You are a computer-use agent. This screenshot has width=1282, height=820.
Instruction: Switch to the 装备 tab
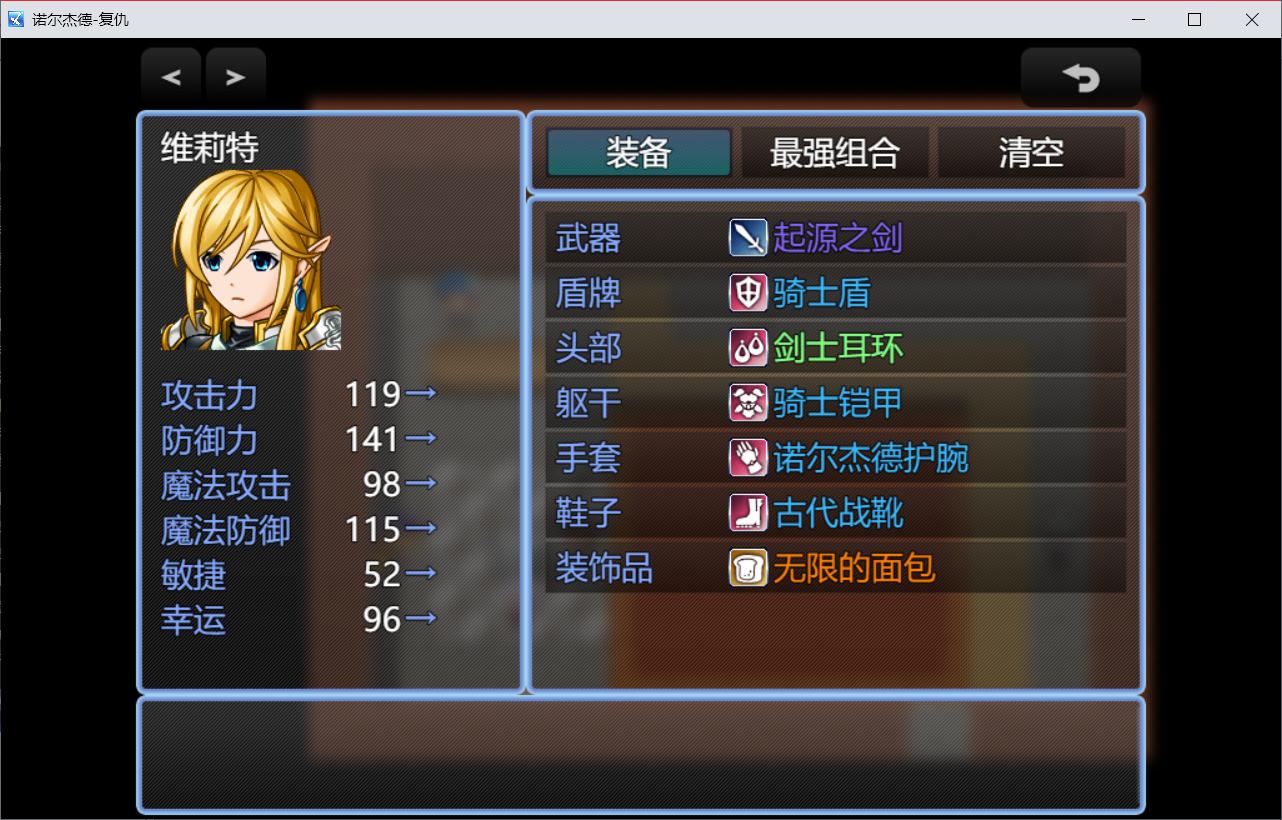pyautogui.click(x=637, y=152)
